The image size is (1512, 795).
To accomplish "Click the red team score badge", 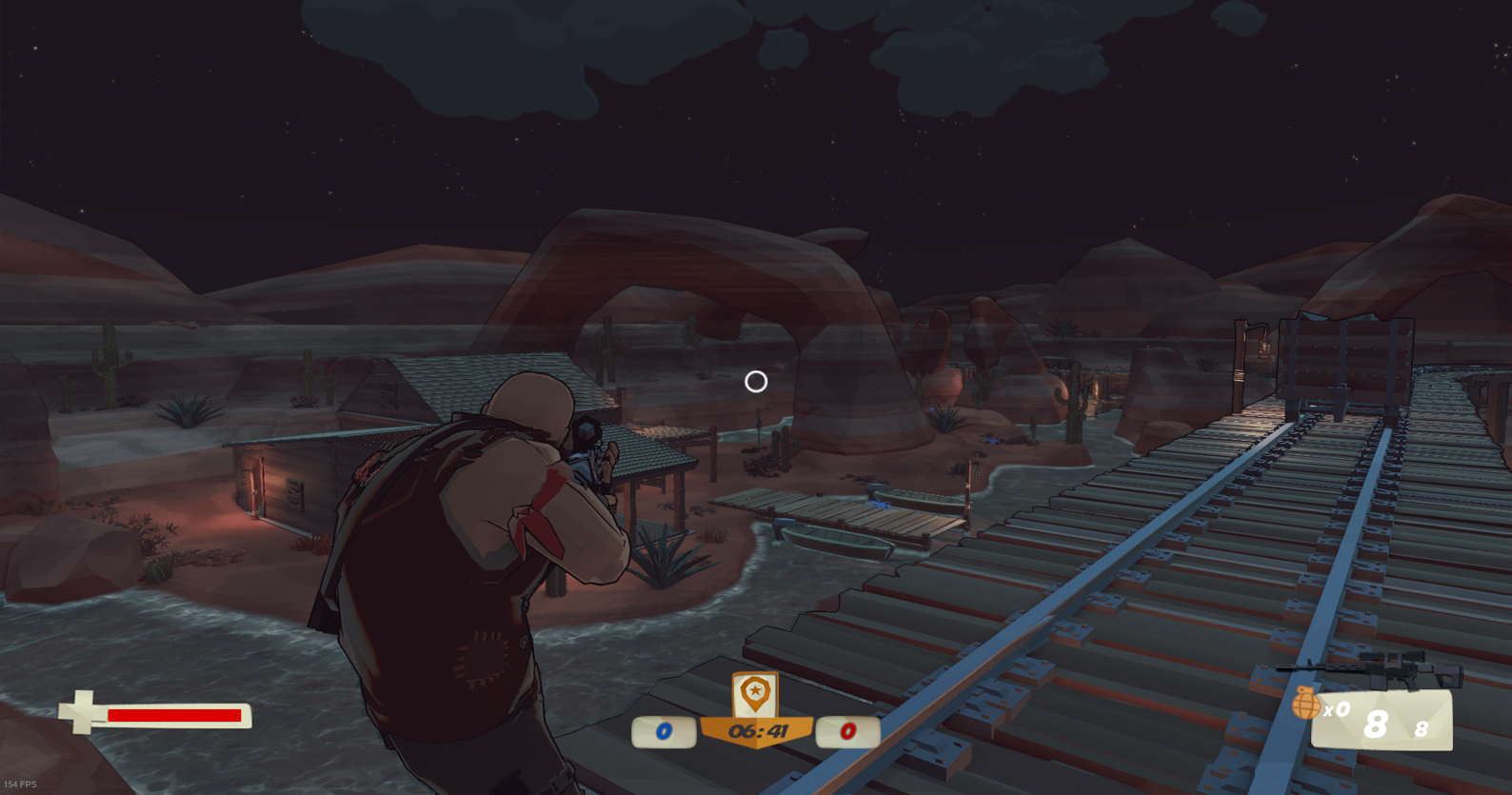I will point(846,731).
